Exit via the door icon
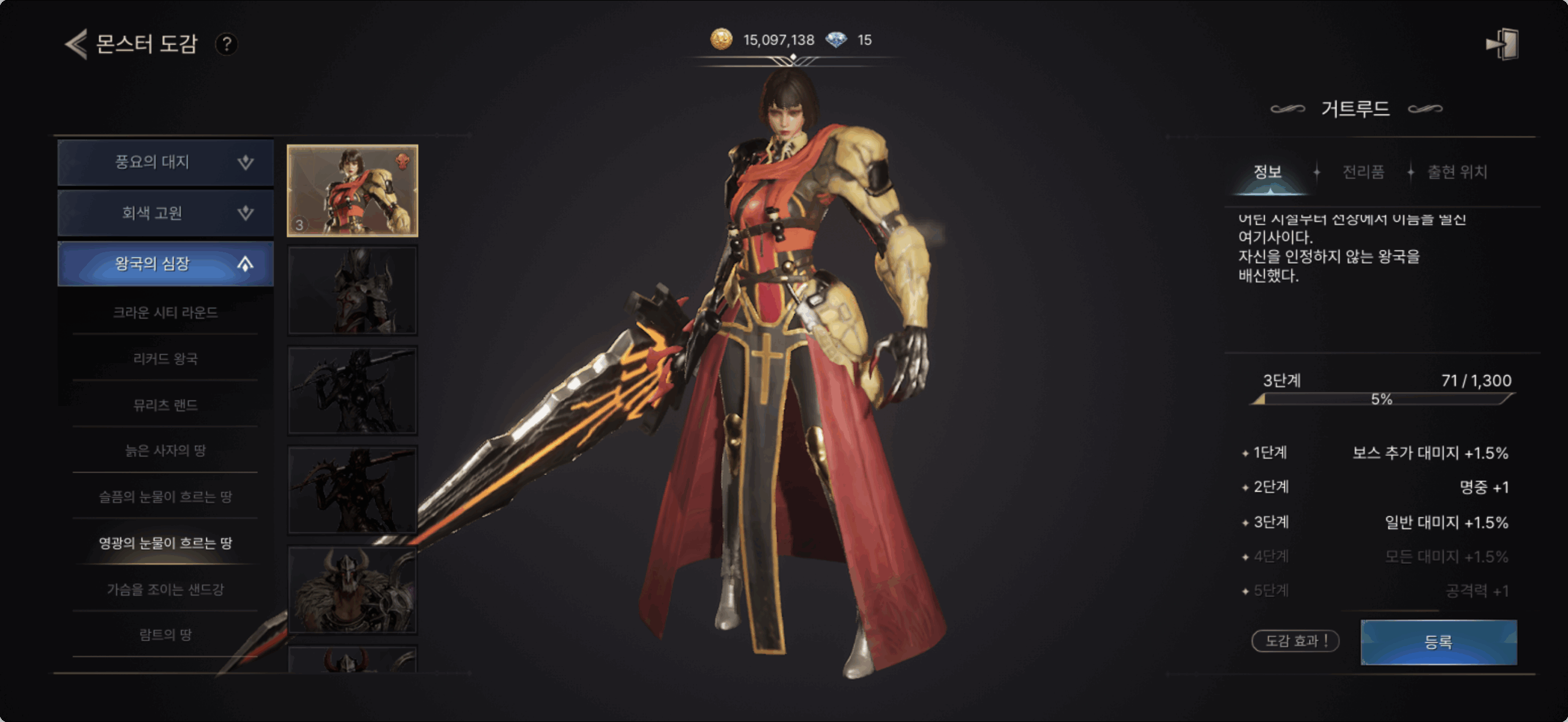Image resolution: width=1568 pixels, height=722 pixels. coord(1502,44)
